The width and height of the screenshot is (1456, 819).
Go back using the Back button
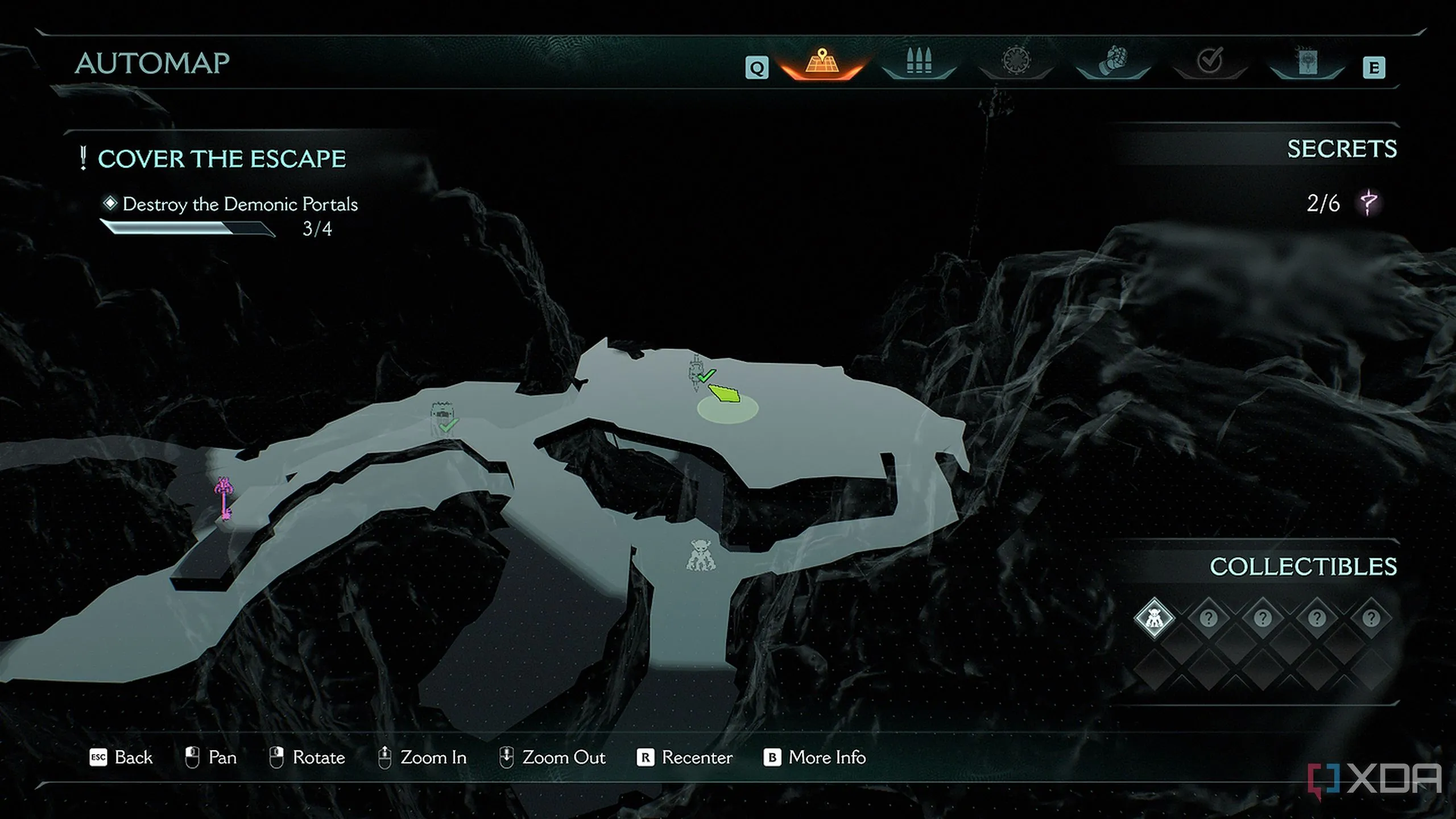pos(121,758)
